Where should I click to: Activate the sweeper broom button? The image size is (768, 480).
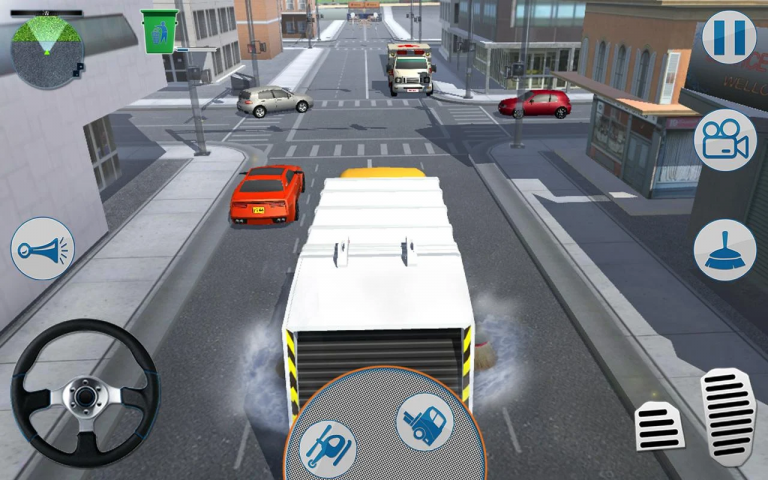coord(724,249)
